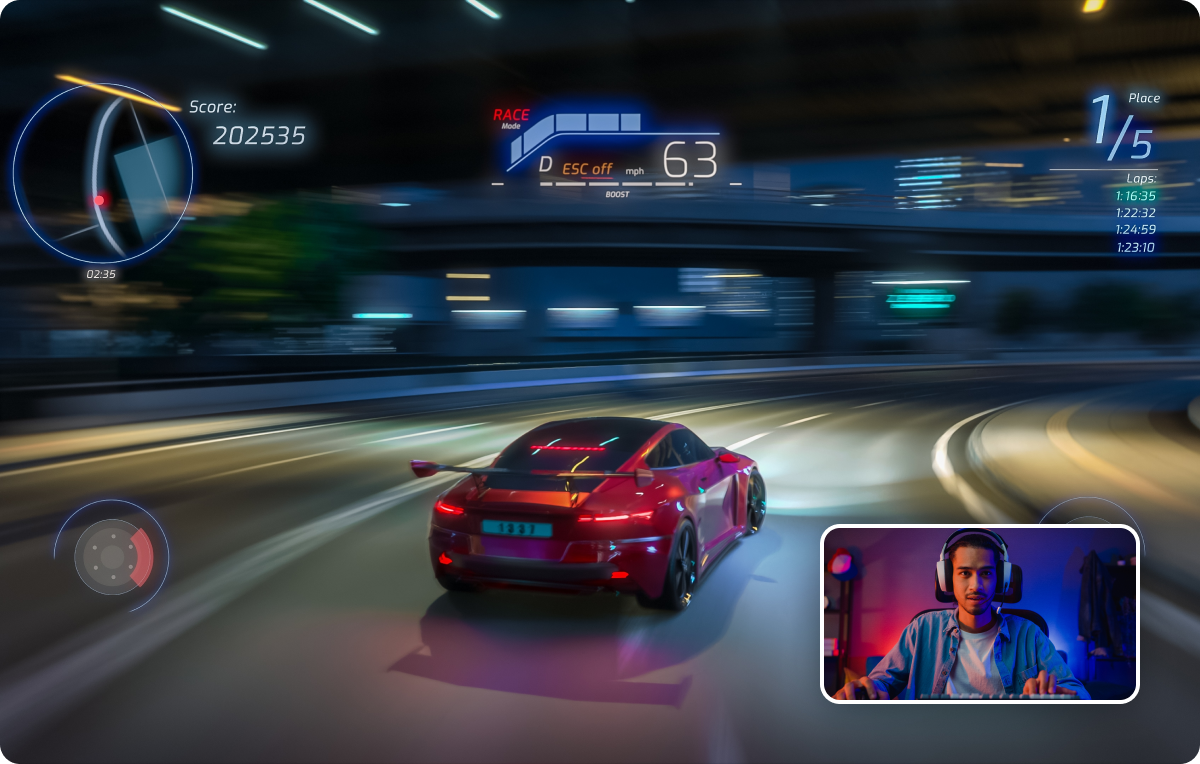Toggle the ESC off indicator
Screen dimensions: 1200x764
[x=586, y=169]
